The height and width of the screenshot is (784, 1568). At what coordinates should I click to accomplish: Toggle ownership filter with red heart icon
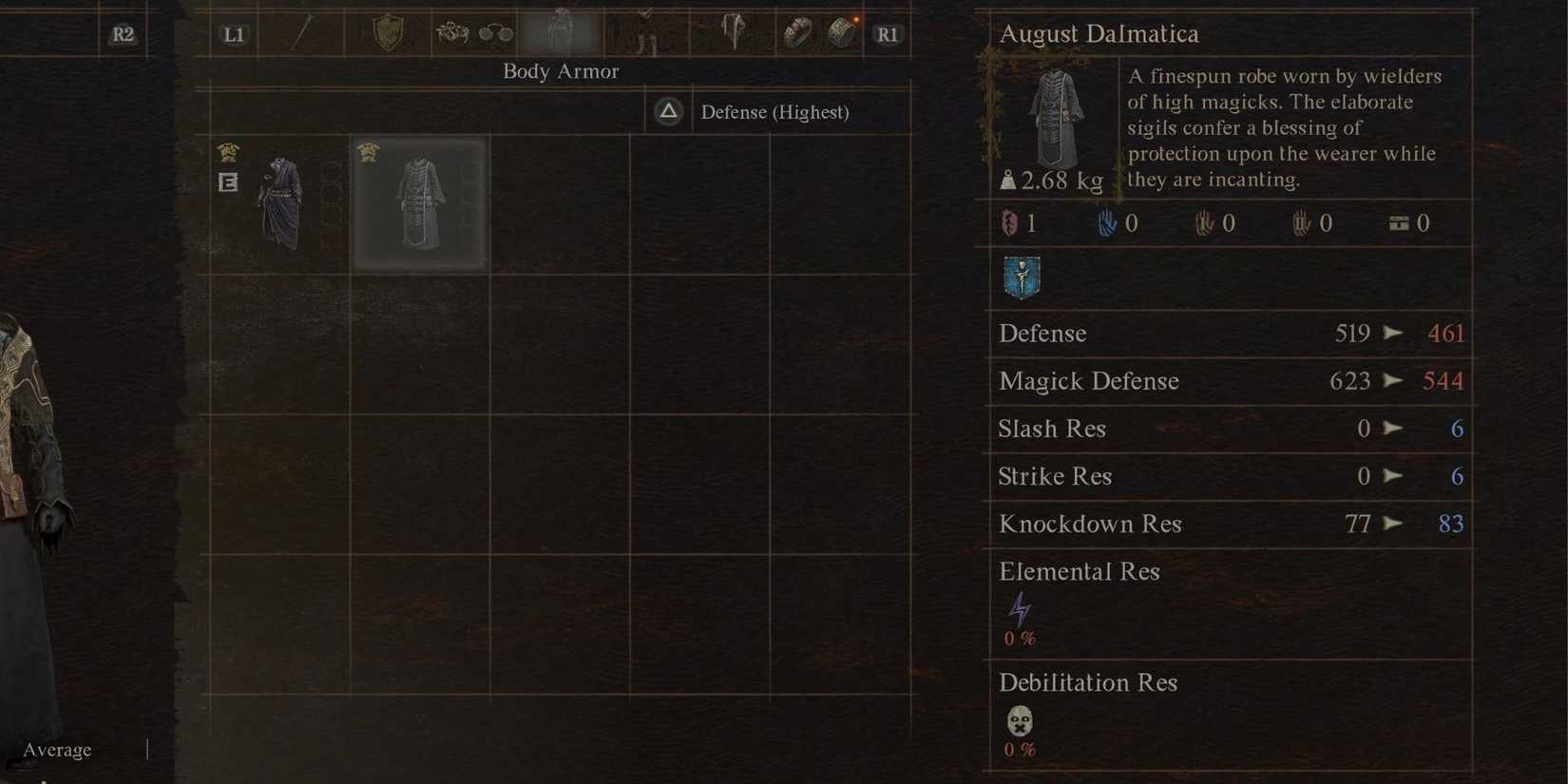1010,222
